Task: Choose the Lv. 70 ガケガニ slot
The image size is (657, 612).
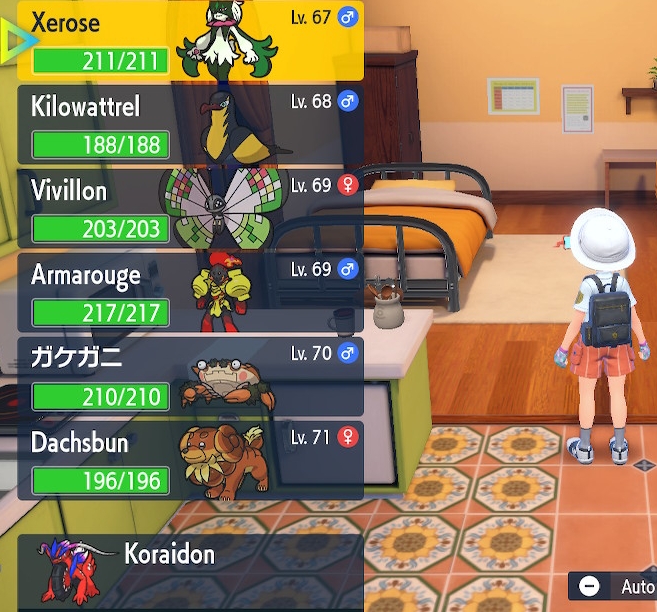Action: click(x=190, y=376)
